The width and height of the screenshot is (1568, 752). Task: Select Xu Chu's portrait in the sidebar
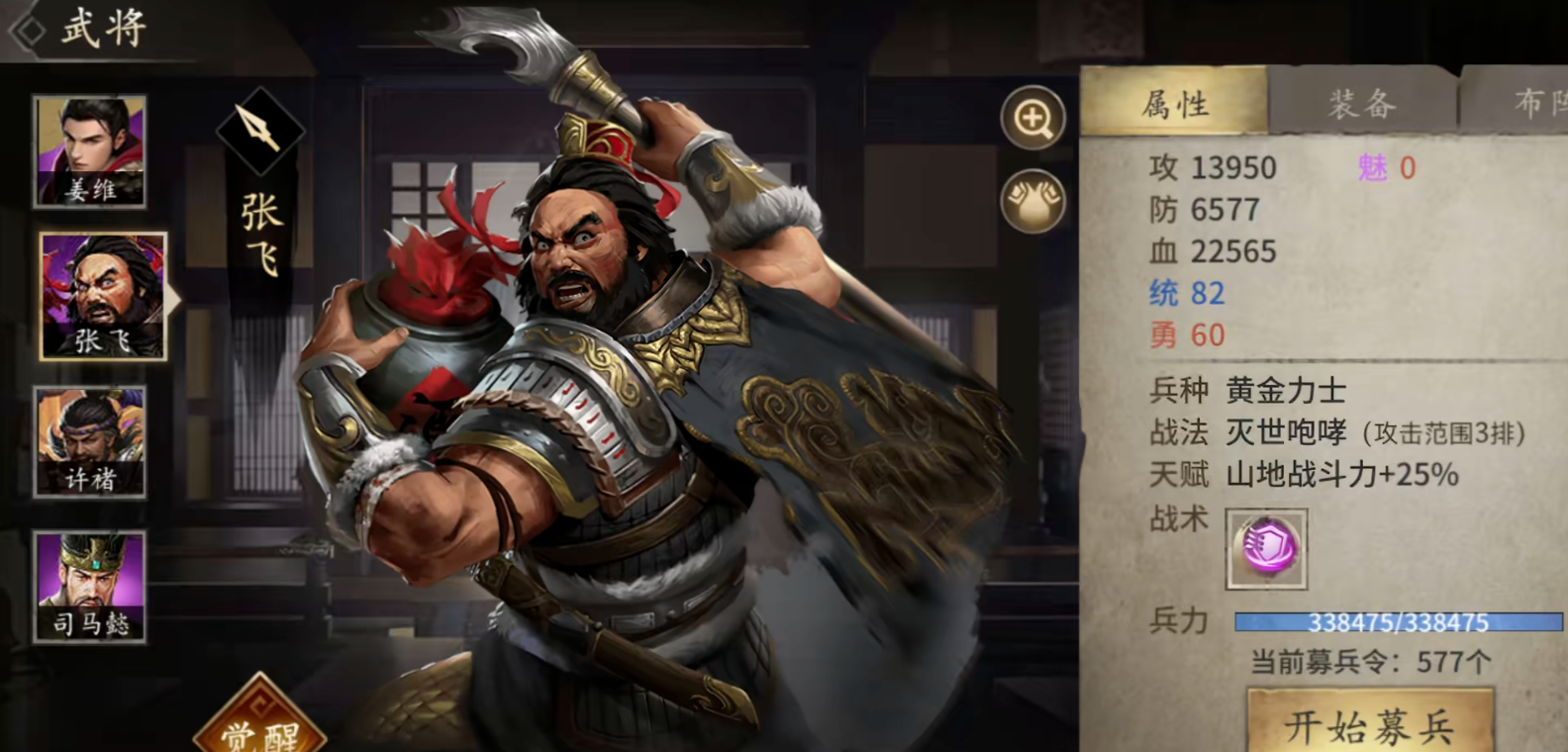pyautogui.click(x=90, y=440)
